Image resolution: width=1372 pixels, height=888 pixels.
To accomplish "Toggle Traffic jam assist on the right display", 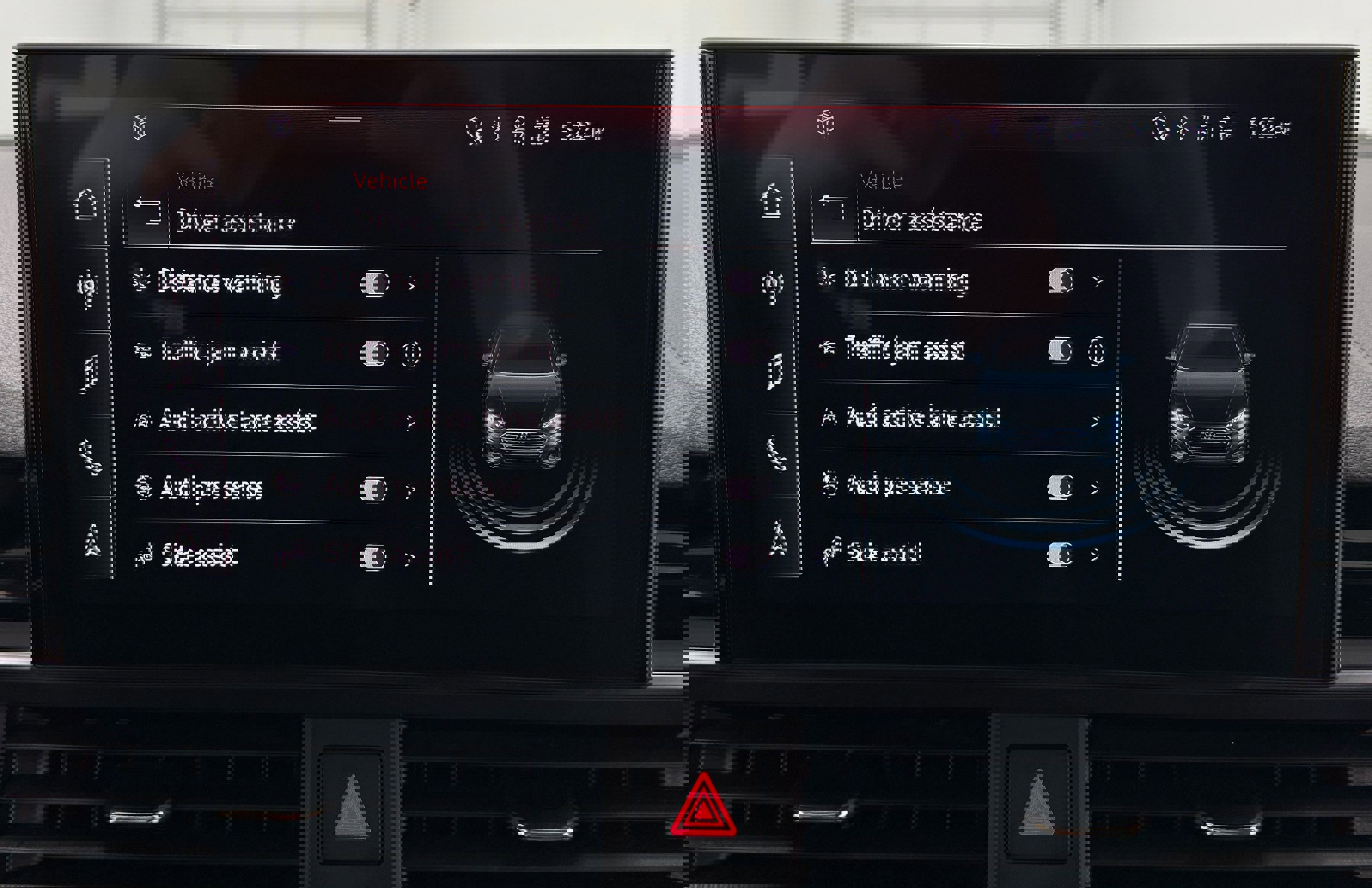I will (x=1061, y=350).
